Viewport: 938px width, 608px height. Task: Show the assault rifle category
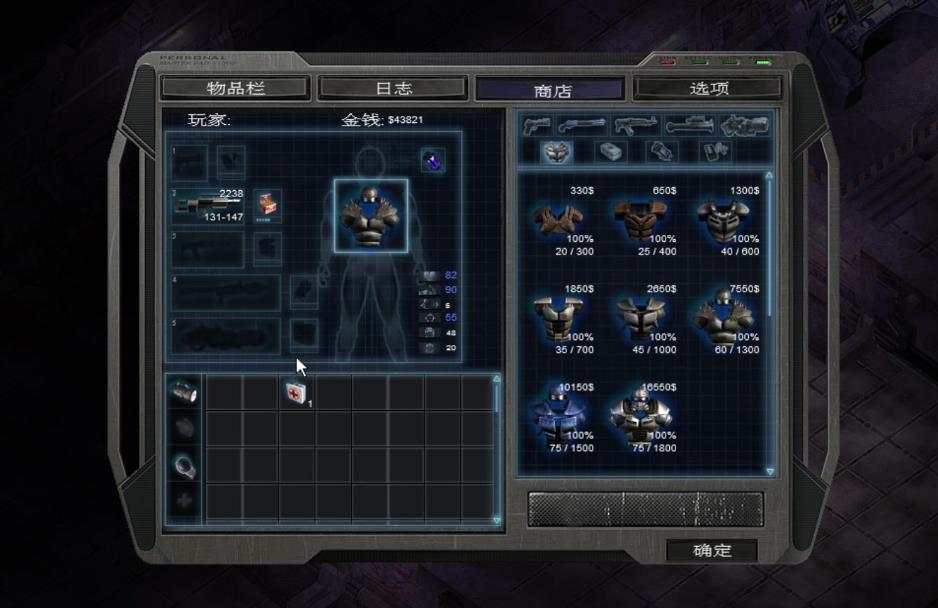635,126
